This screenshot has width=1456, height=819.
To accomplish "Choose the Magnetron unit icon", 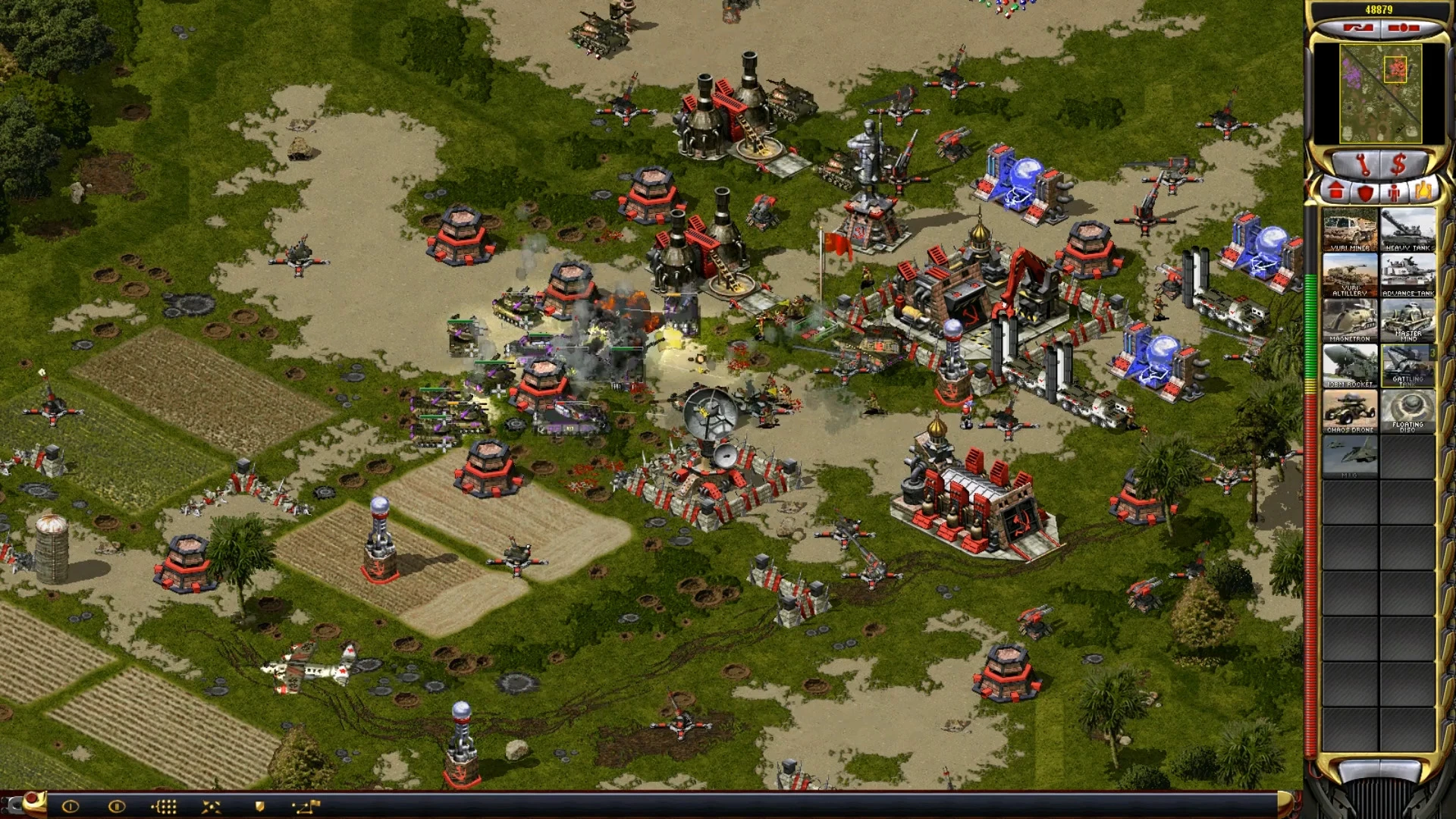I will [1350, 320].
